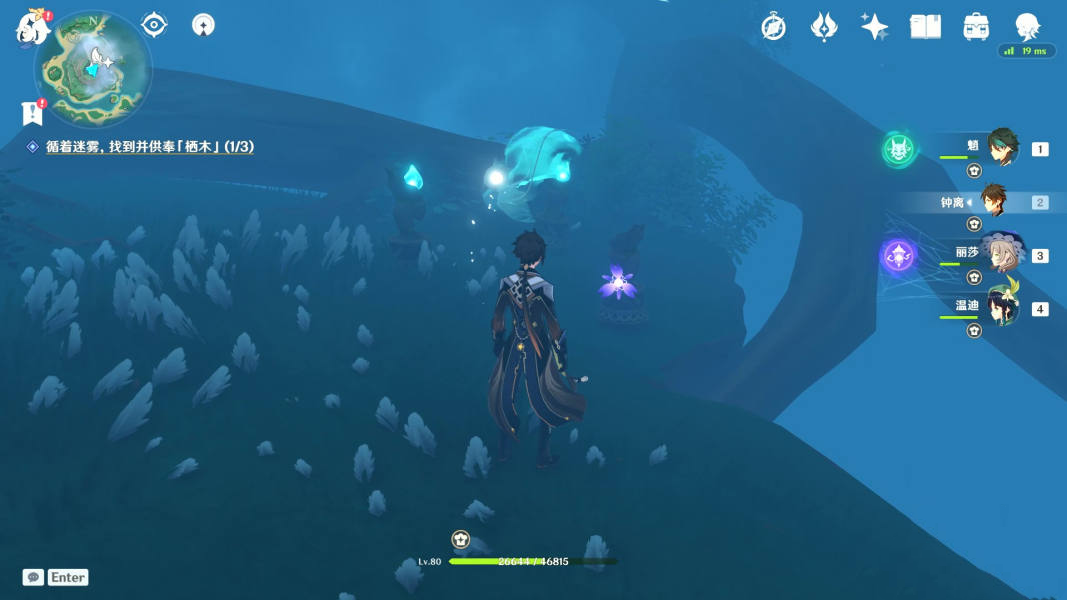Image resolution: width=1067 pixels, height=600 pixels.
Task: Switch to party member 魈
Action: pyautogui.click(x=1002, y=148)
